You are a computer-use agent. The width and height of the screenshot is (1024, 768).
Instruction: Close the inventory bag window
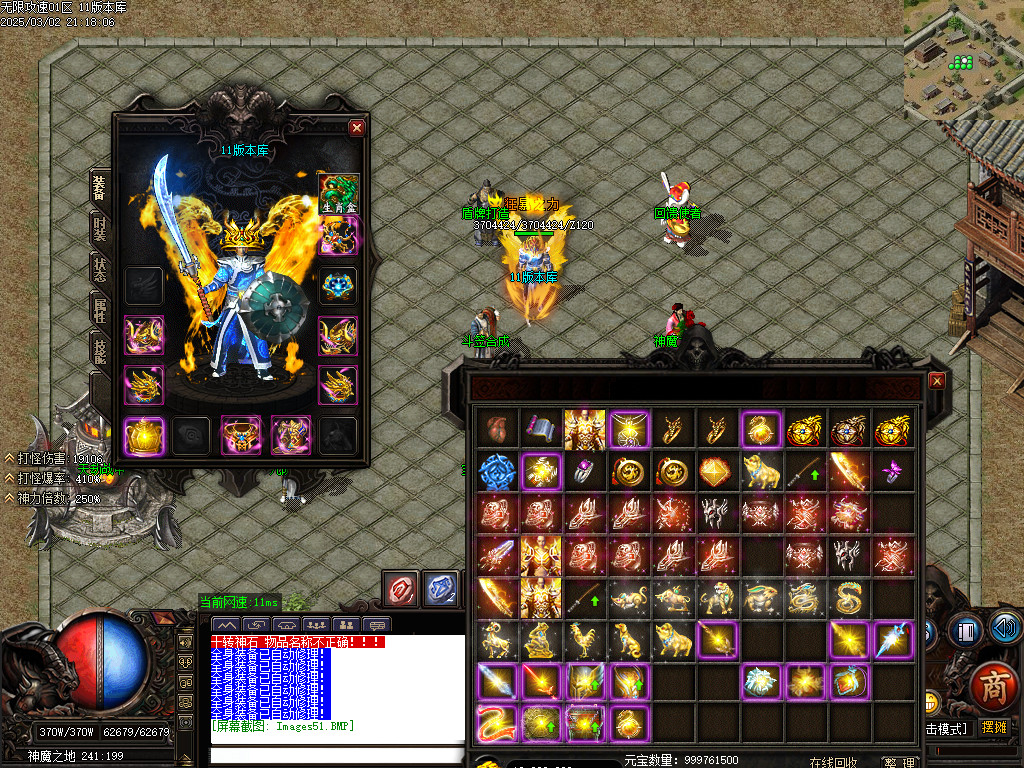point(936,381)
